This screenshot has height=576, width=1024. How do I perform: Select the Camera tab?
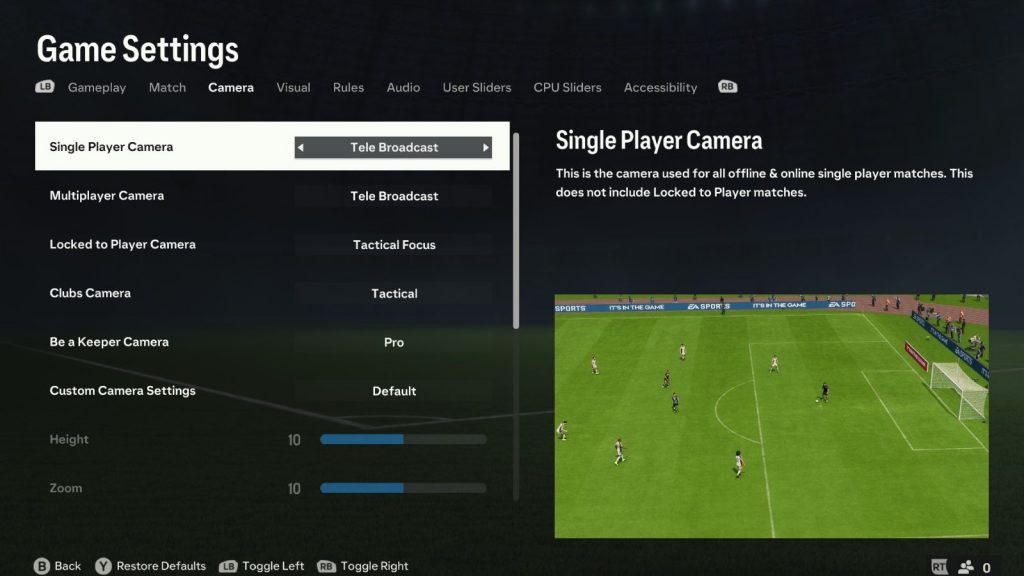[231, 88]
